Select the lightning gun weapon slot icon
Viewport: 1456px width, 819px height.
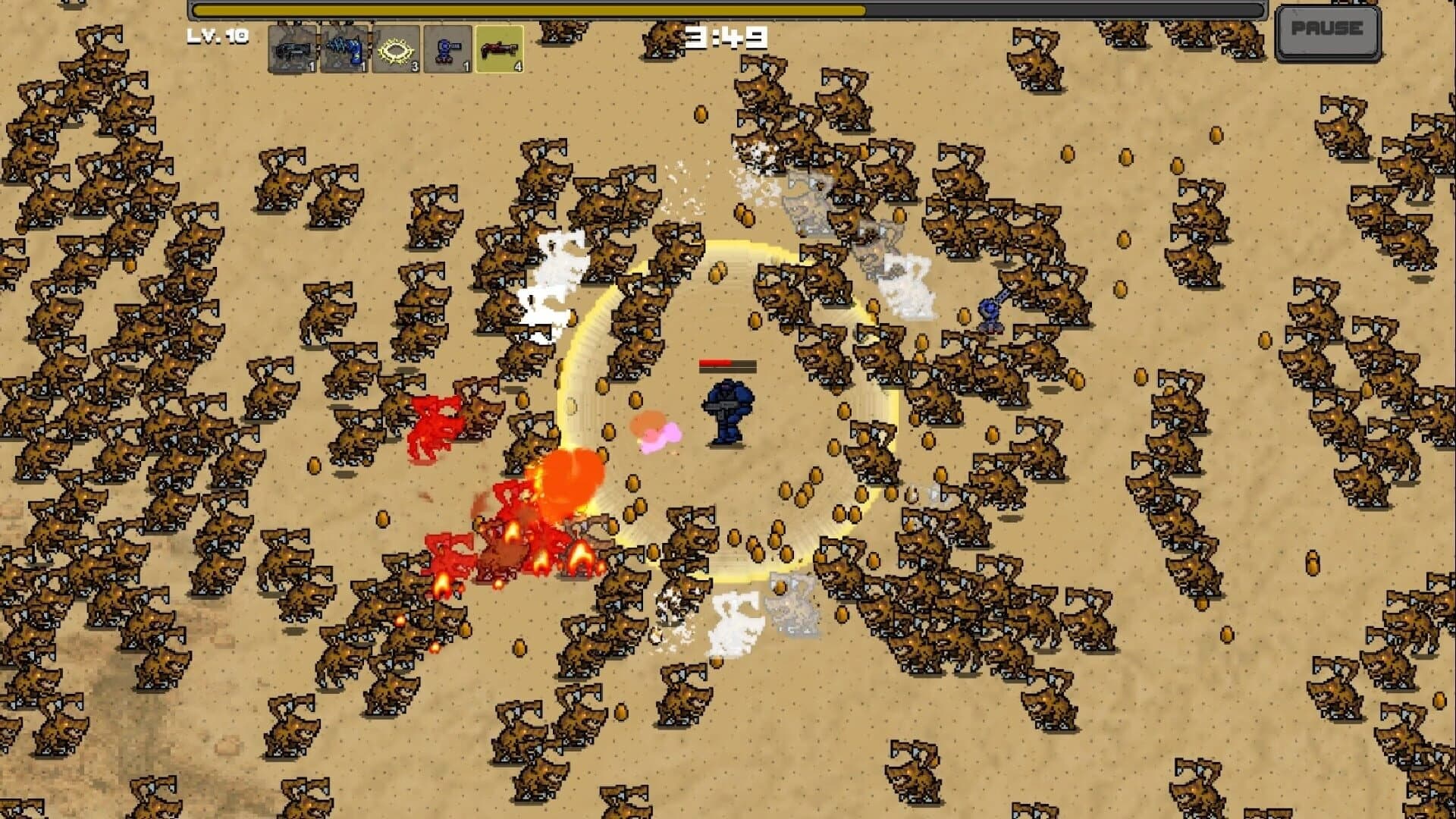[x=343, y=49]
